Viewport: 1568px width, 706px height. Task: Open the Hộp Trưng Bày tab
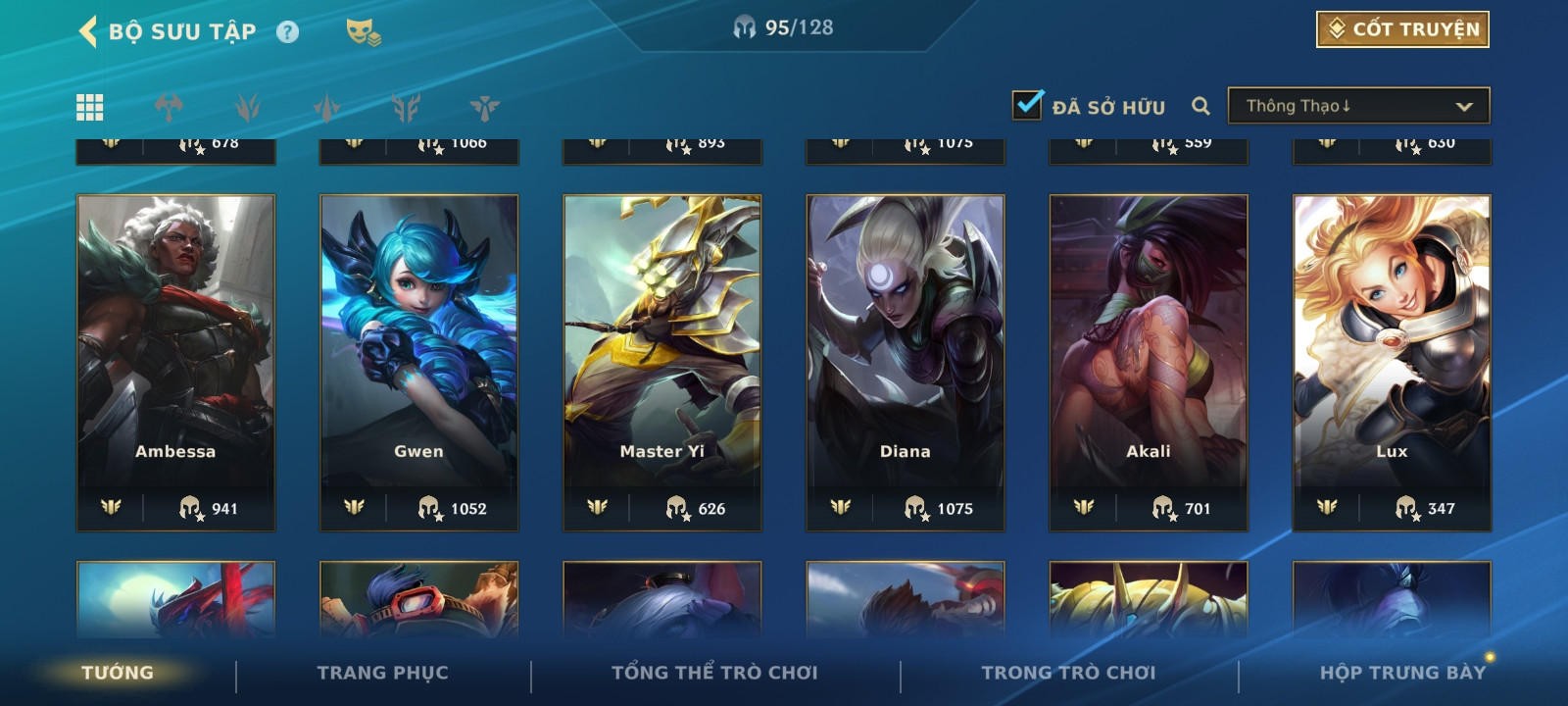pyautogui.click(x=1402, y=673)
